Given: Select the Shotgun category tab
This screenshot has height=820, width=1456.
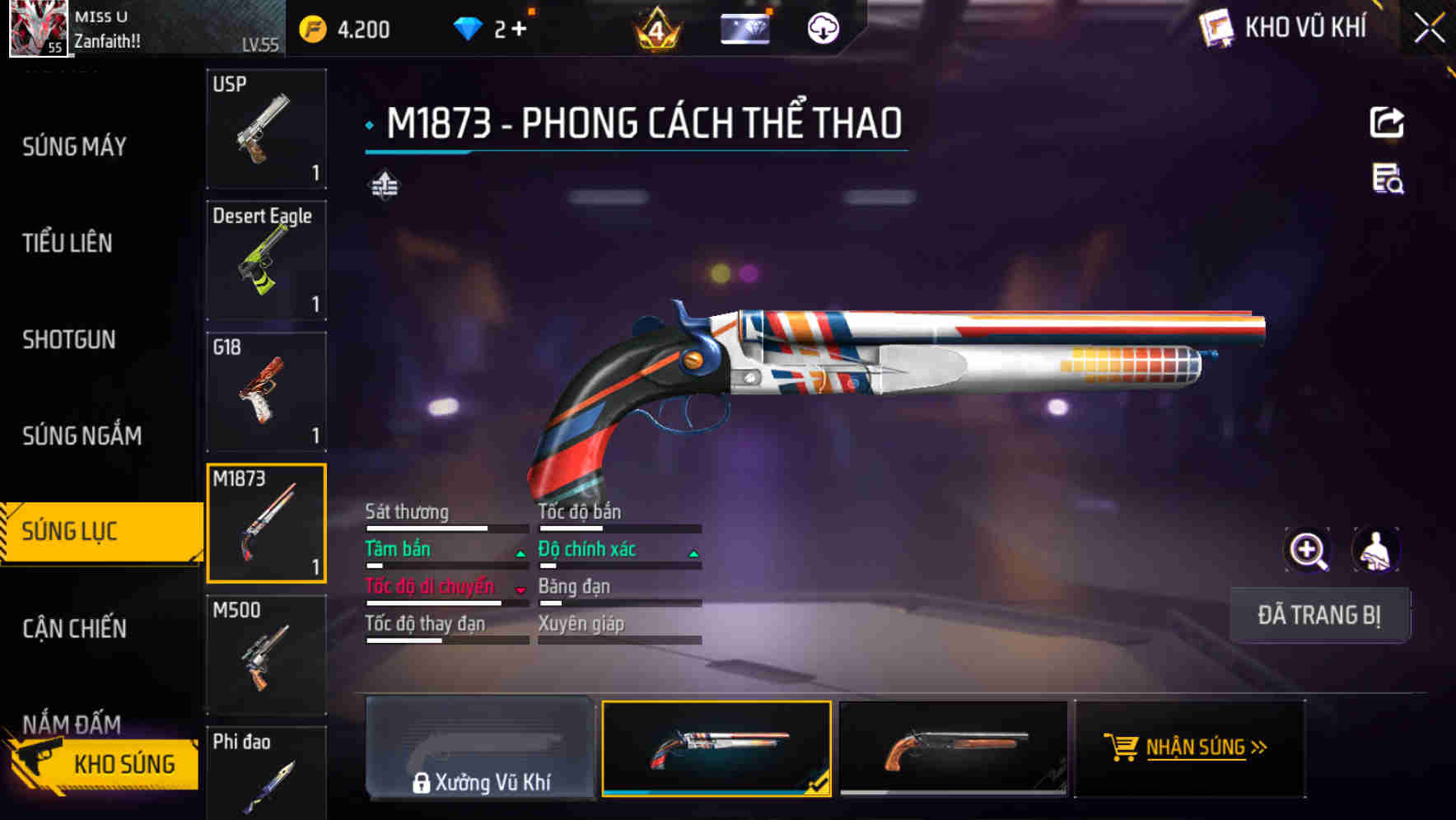Looking at the screenshot, I should (69, 339).
